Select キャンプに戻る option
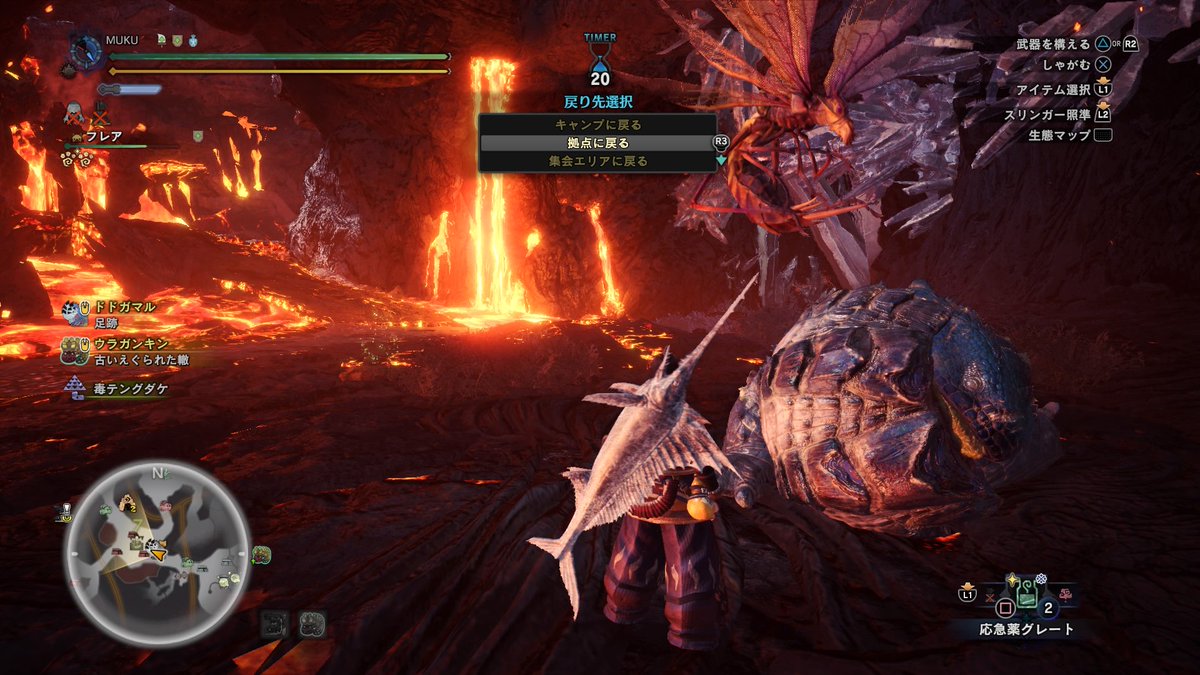 598,125
